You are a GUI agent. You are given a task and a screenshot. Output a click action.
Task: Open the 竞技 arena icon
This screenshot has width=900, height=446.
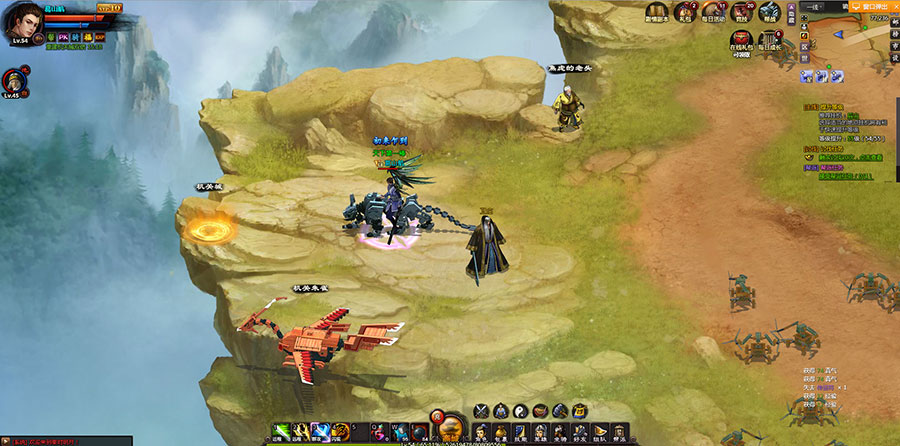tap(742, 11)
